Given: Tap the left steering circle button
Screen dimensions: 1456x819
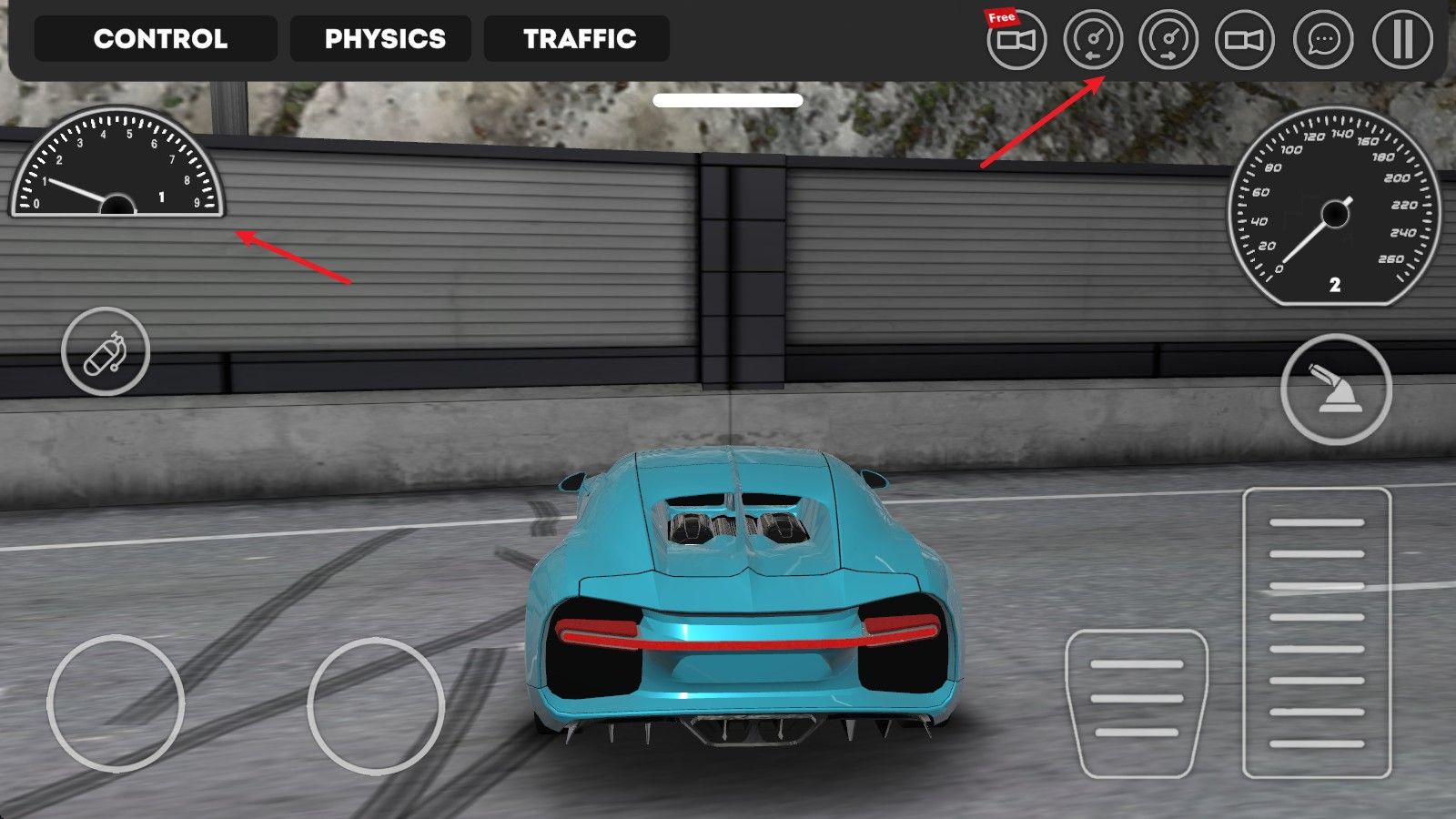Looking at the screenshot, I should pyautogui.click(x=116, y=703).
